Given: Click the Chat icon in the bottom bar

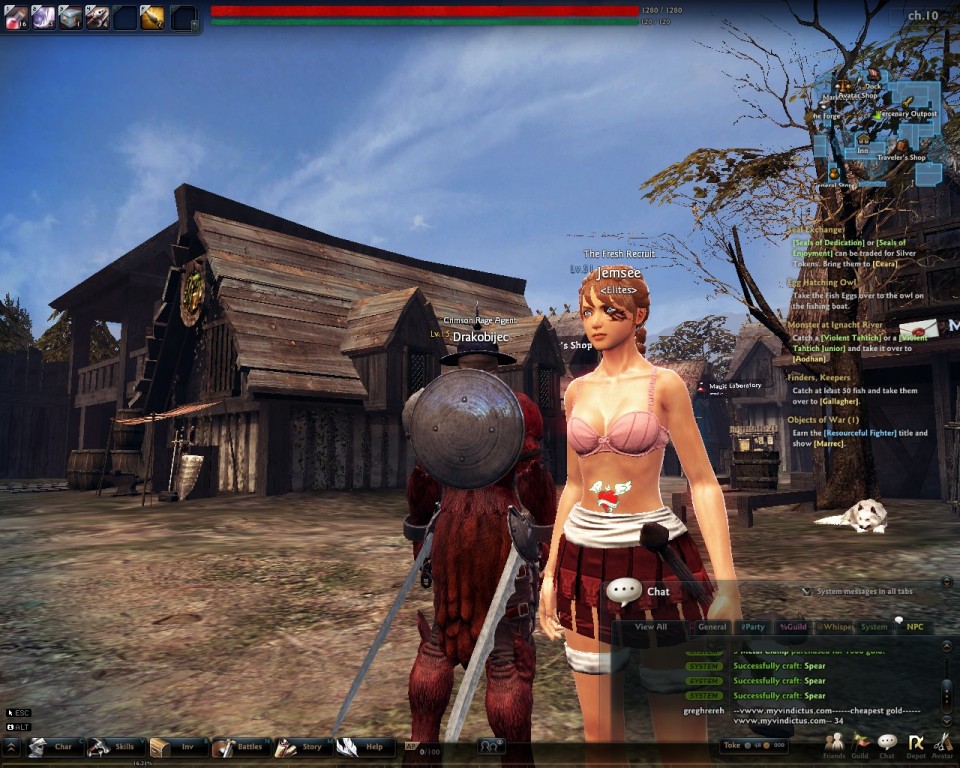Looking at the screenshot, I should pos(887,744).
